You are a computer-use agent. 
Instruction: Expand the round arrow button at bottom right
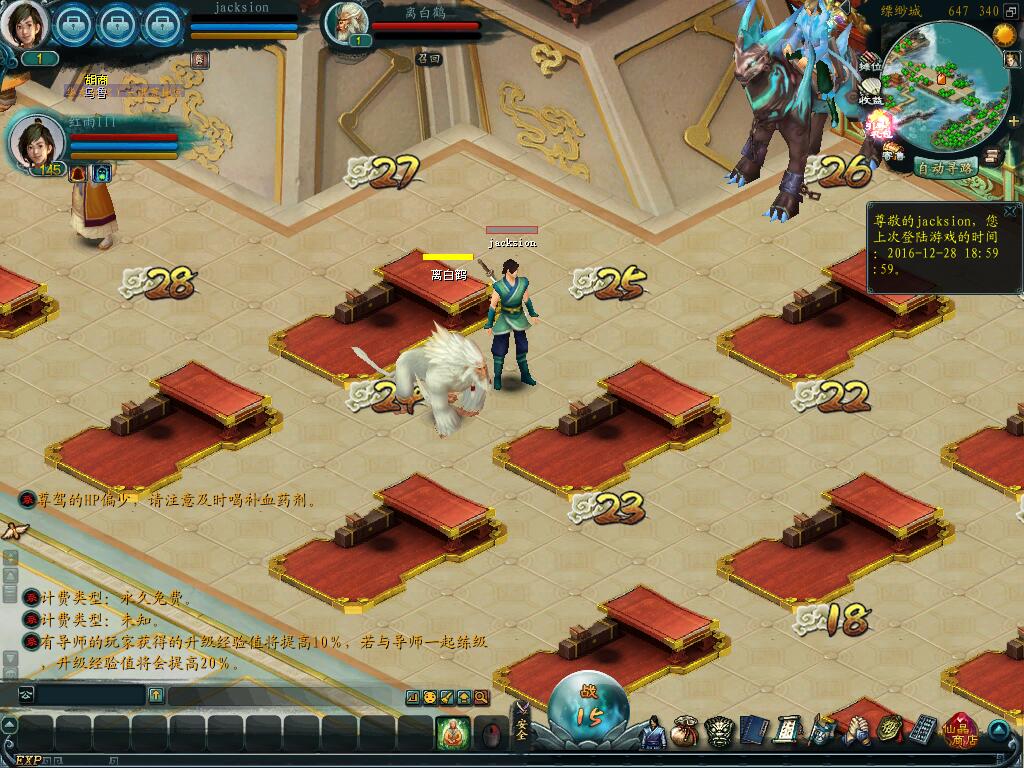pos(999,729)
